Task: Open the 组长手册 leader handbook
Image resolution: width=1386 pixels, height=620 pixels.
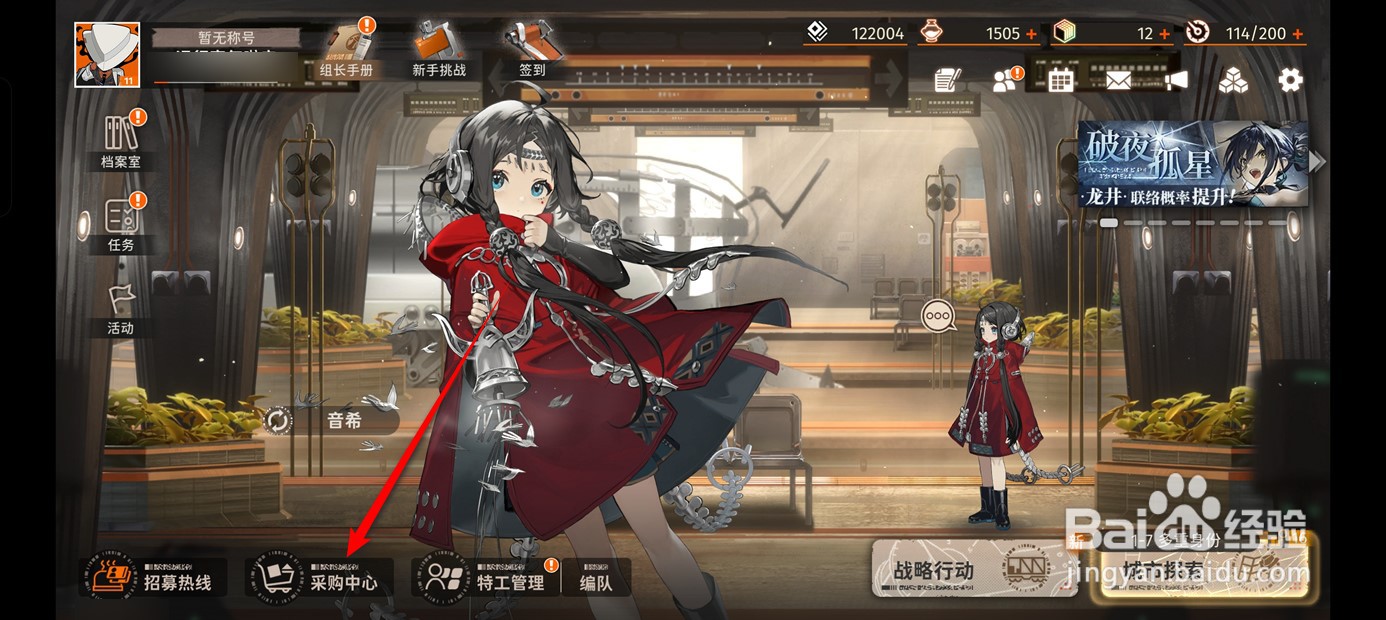Action: point(346,50)
